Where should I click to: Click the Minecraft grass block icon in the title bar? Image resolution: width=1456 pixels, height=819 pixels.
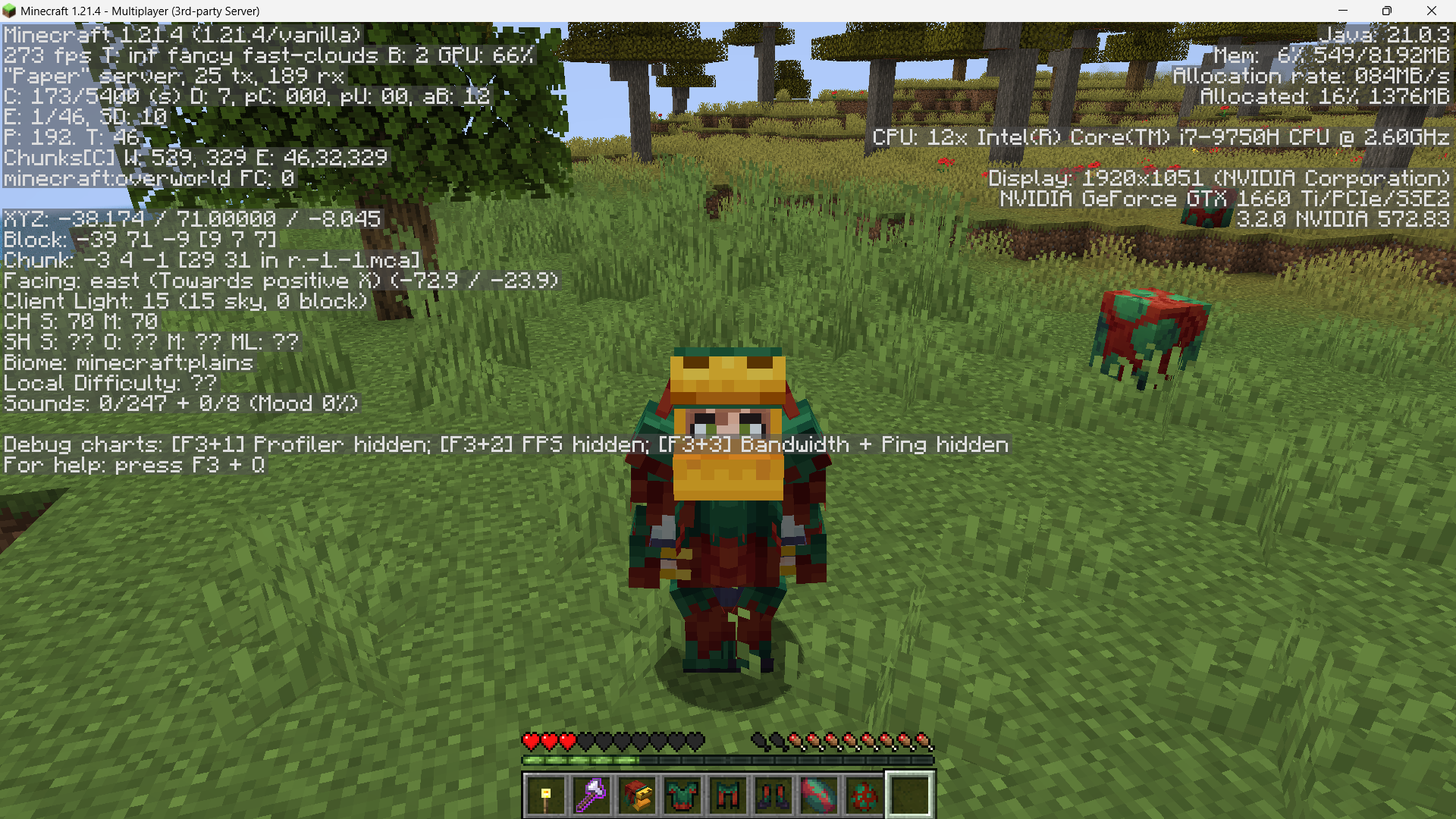pyautogui.click(x=11, y=11)
